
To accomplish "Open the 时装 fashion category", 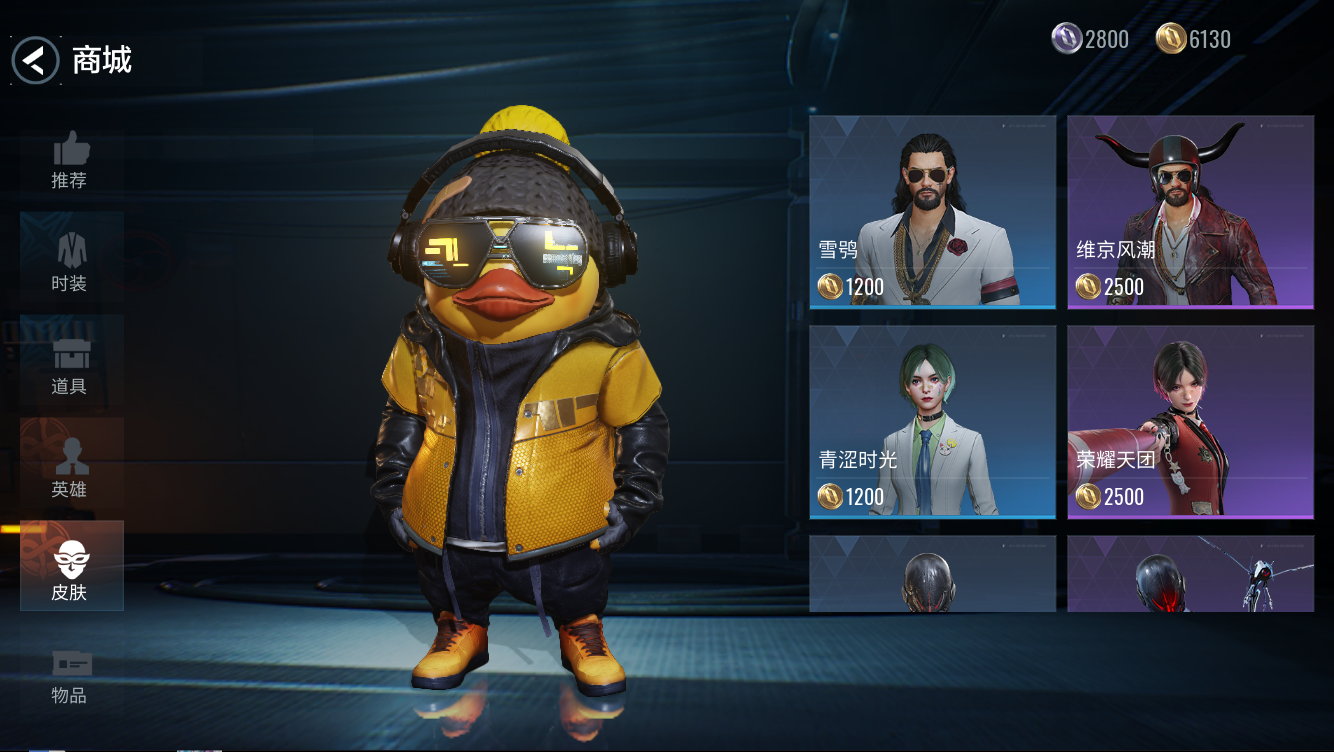I will coord(70,263).
